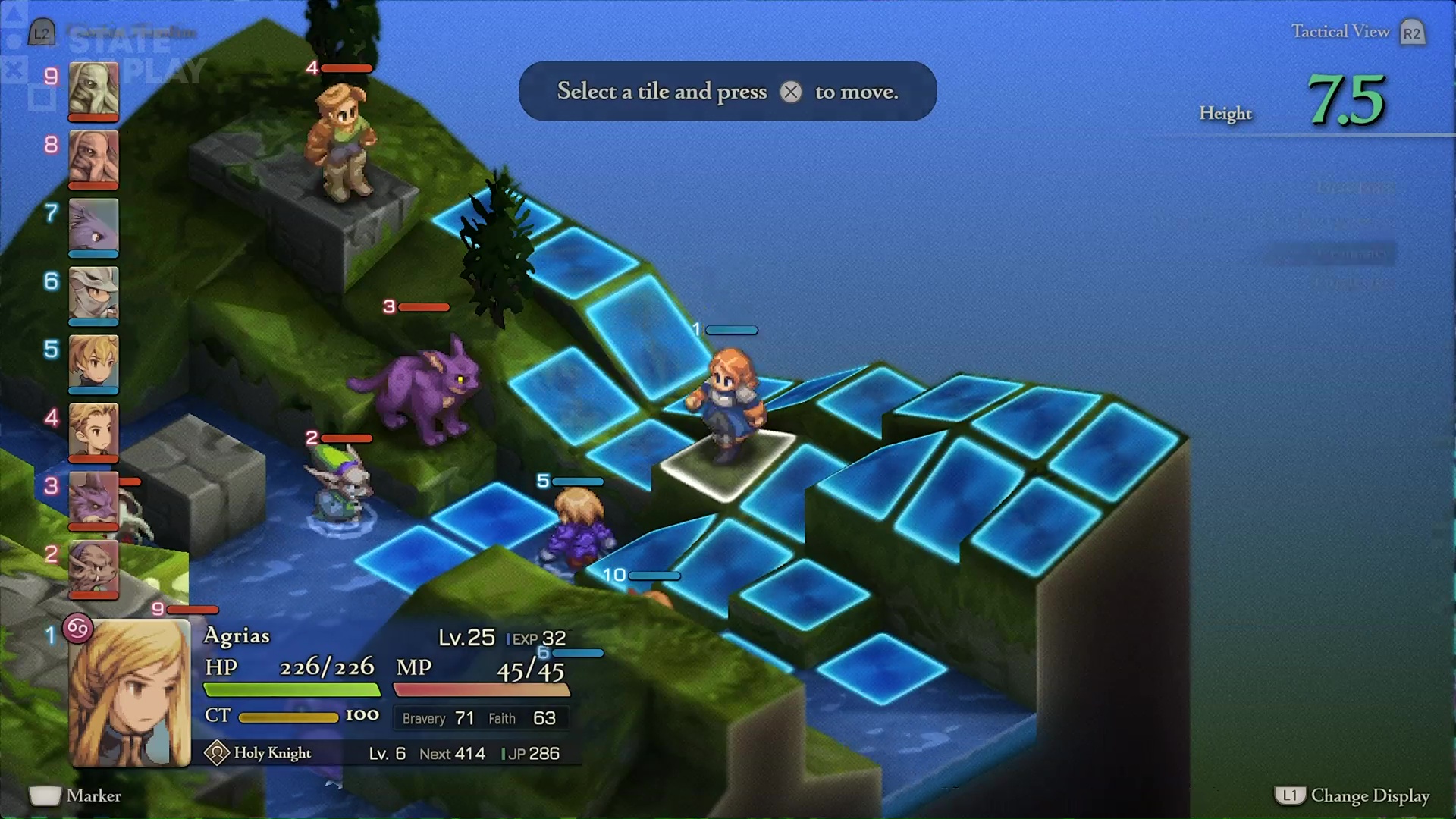Image resolution: width=1456 pixels, height=819 pixels.
Task: Click the 'Select a tile and press to move' banner
Action: [726, 91]
